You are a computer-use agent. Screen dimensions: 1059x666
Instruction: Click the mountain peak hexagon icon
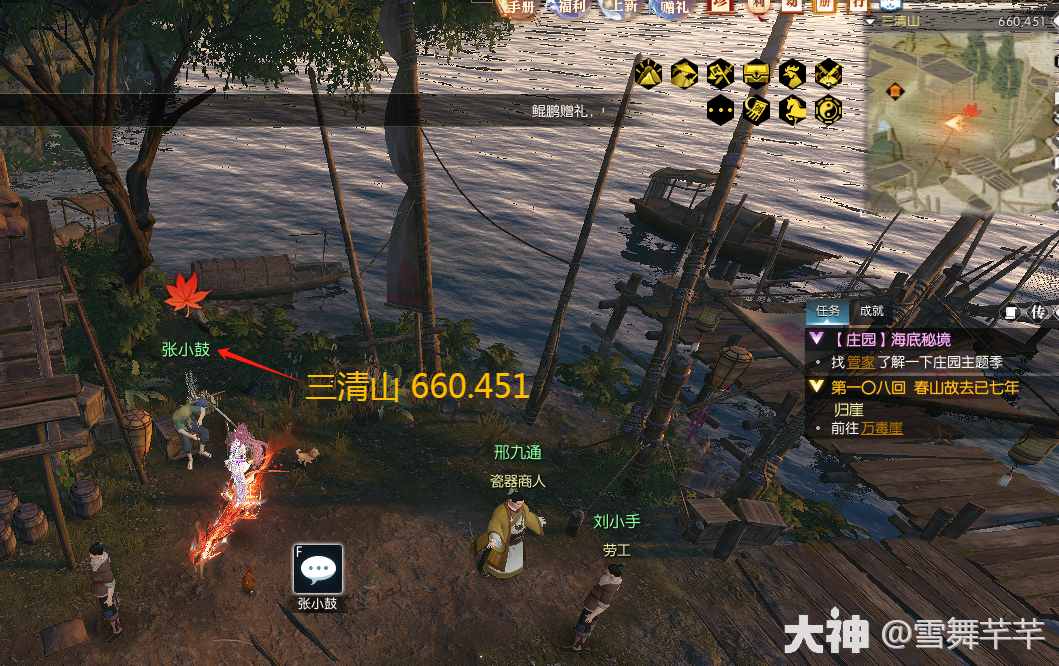coord(649,73)
